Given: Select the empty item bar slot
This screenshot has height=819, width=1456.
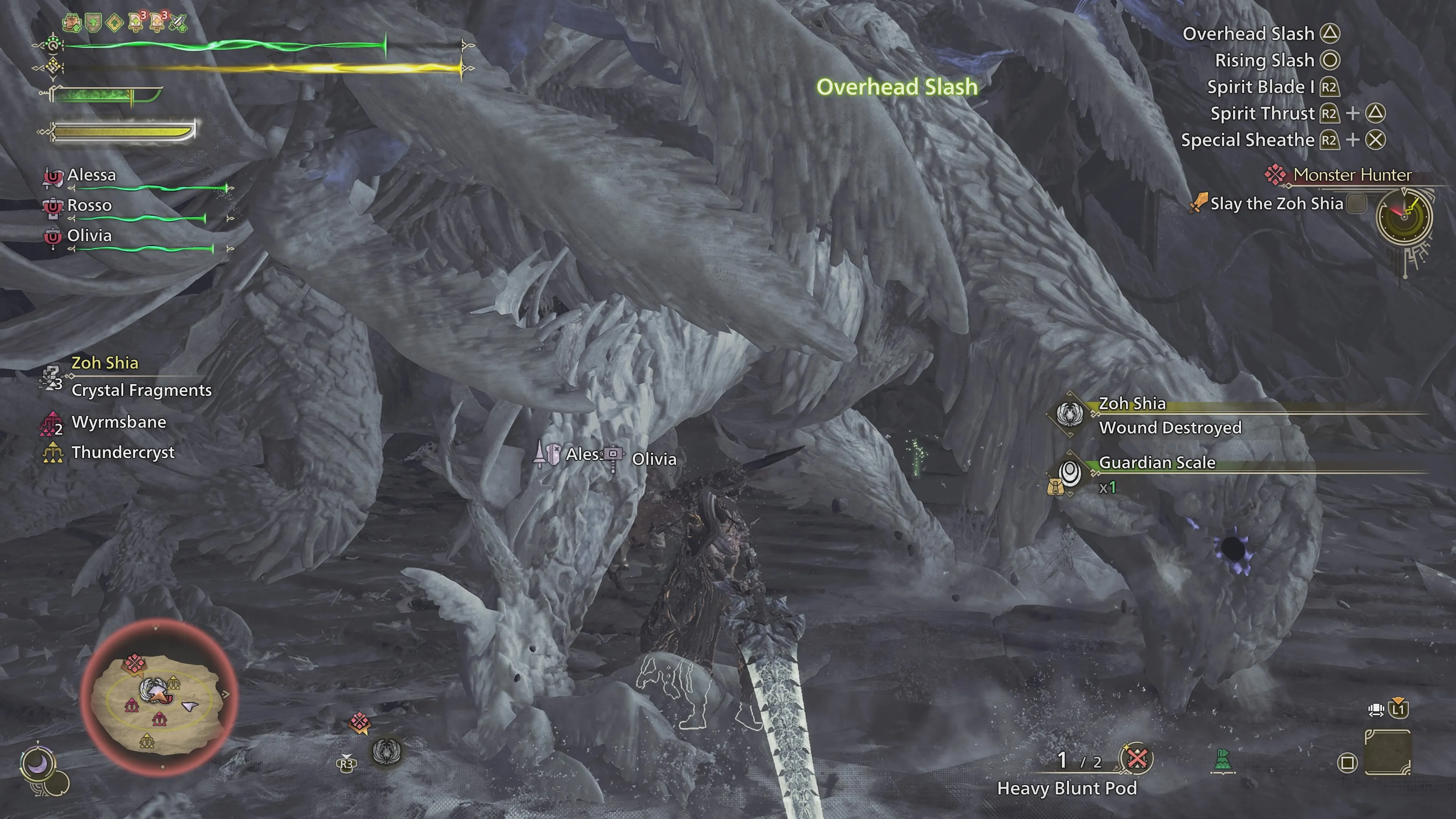Looking at the screenshot, I should [x=1388, y=752].
